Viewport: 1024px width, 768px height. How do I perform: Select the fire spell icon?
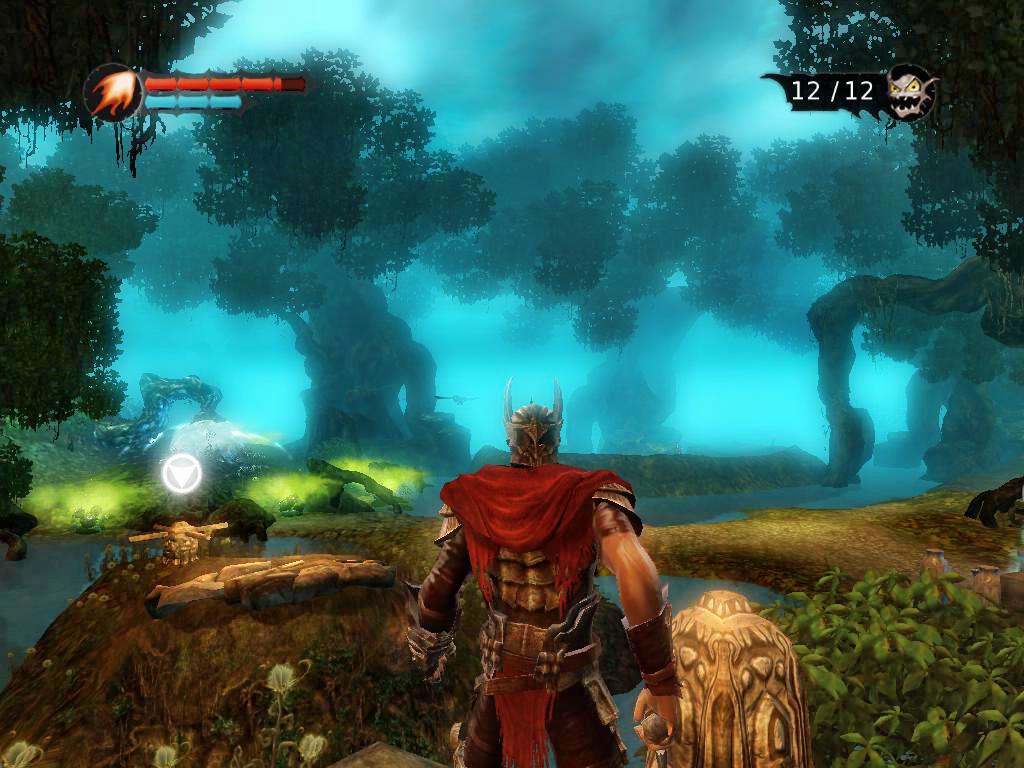(x=112, y=93)
